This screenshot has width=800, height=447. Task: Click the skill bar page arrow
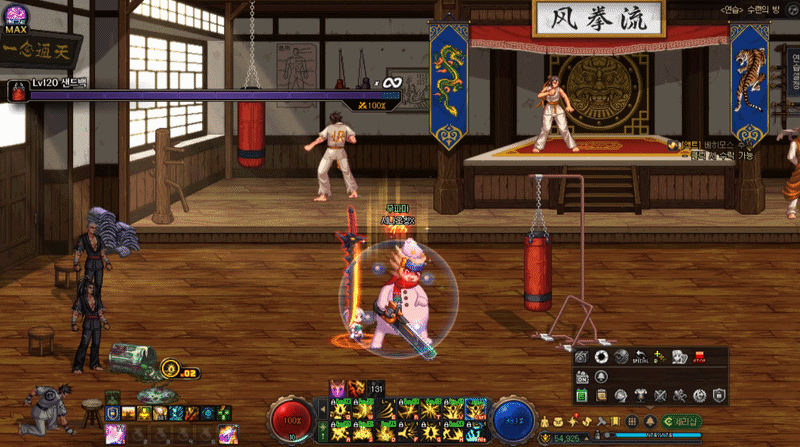[322, 408]
